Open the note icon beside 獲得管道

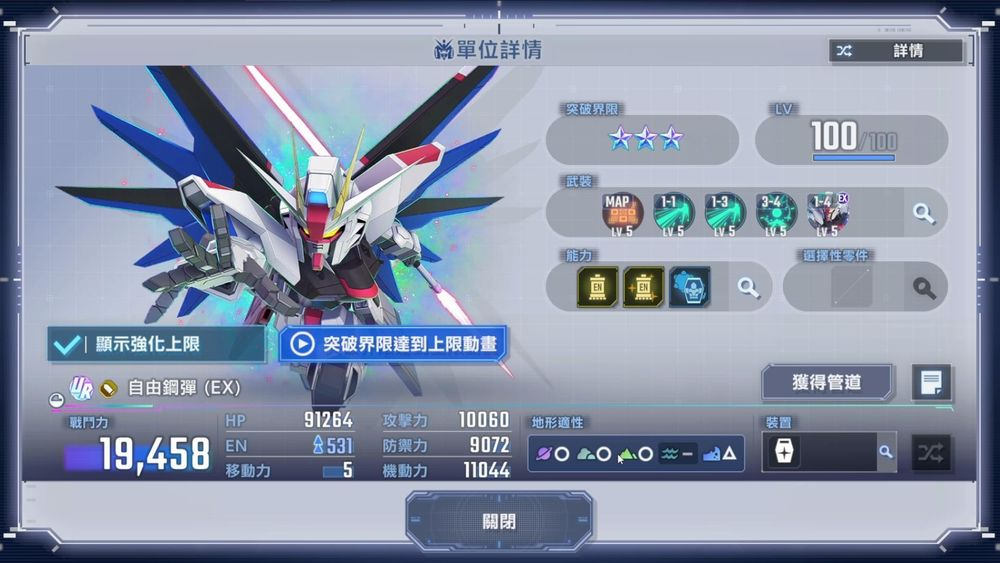tap(931, 382)
